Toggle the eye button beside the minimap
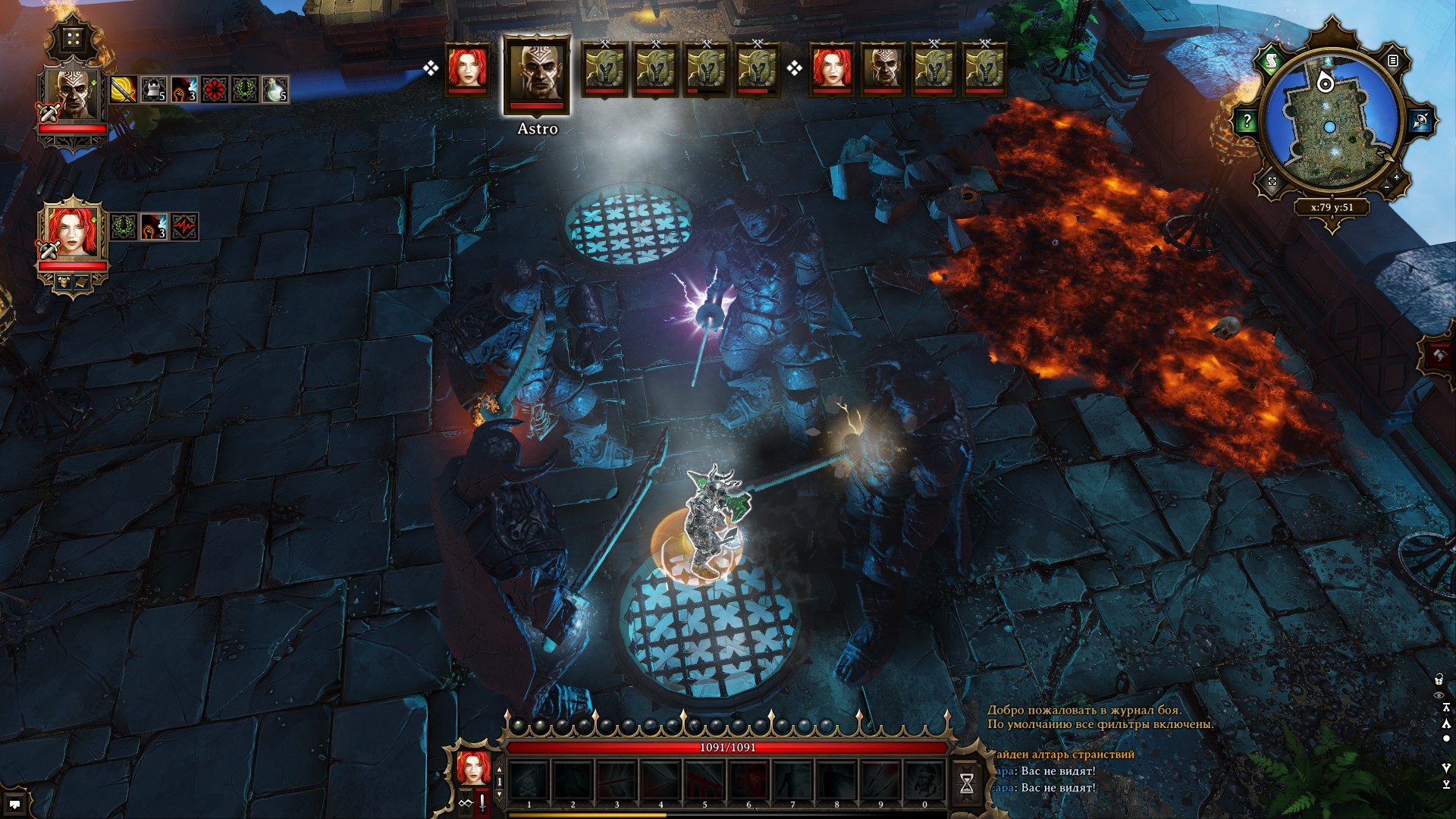Screen dimensions: 1456x819 tap(1420, 121)
